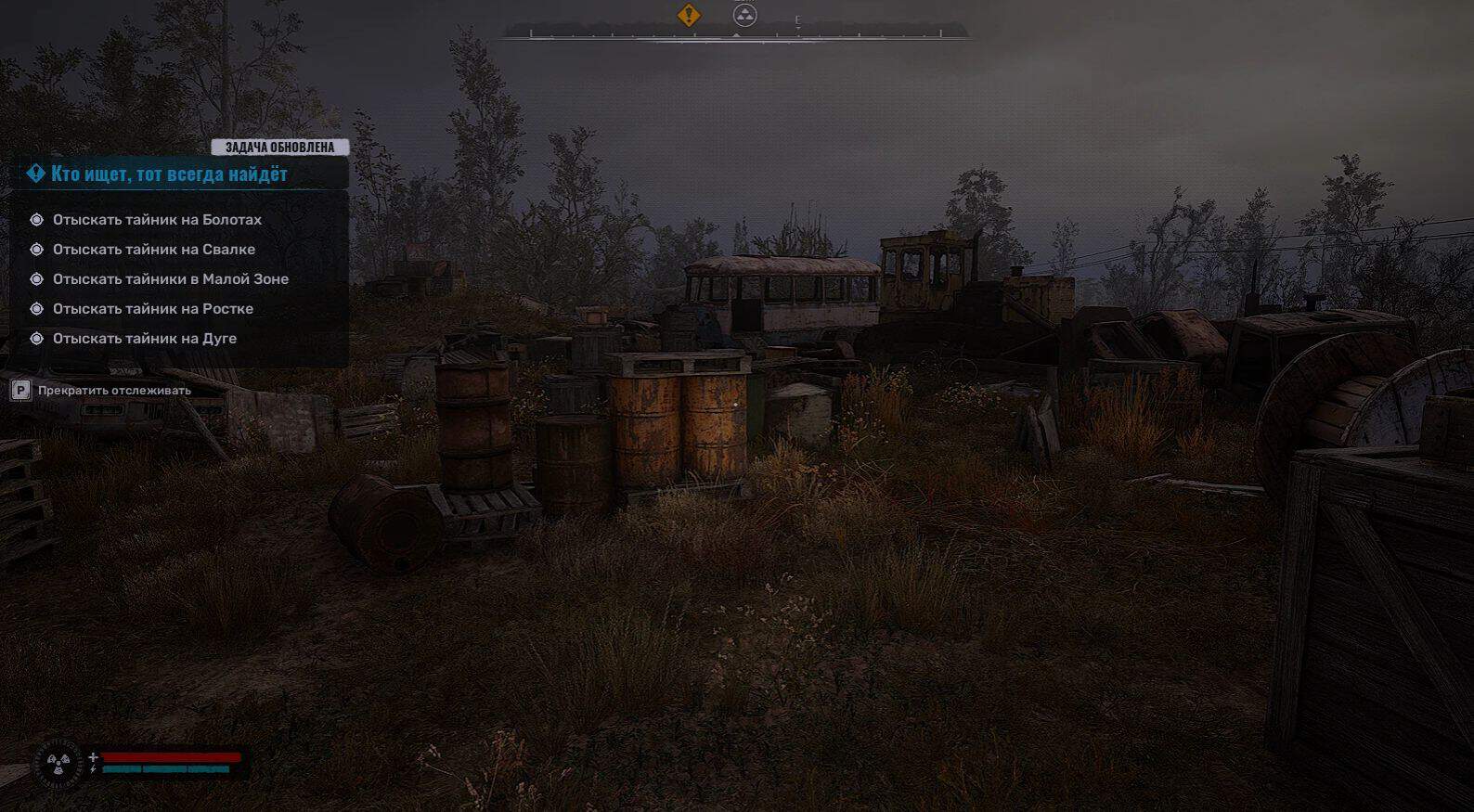Select objective "Отыскать тайник на Свалке"
This screenshot has width=1474, height=812.
coord(153,250)
